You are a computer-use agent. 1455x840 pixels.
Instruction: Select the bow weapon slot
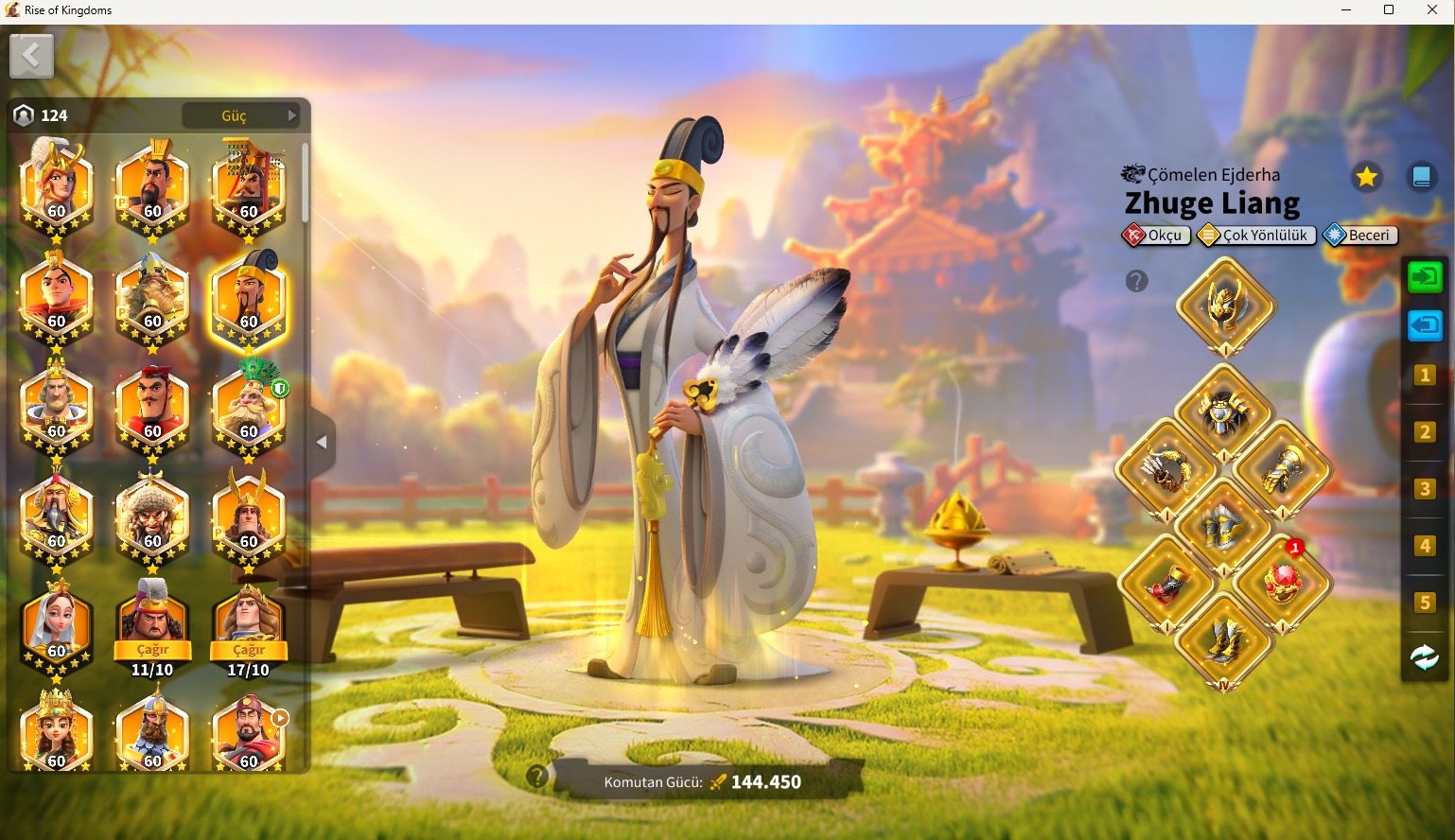point(1166,470)
